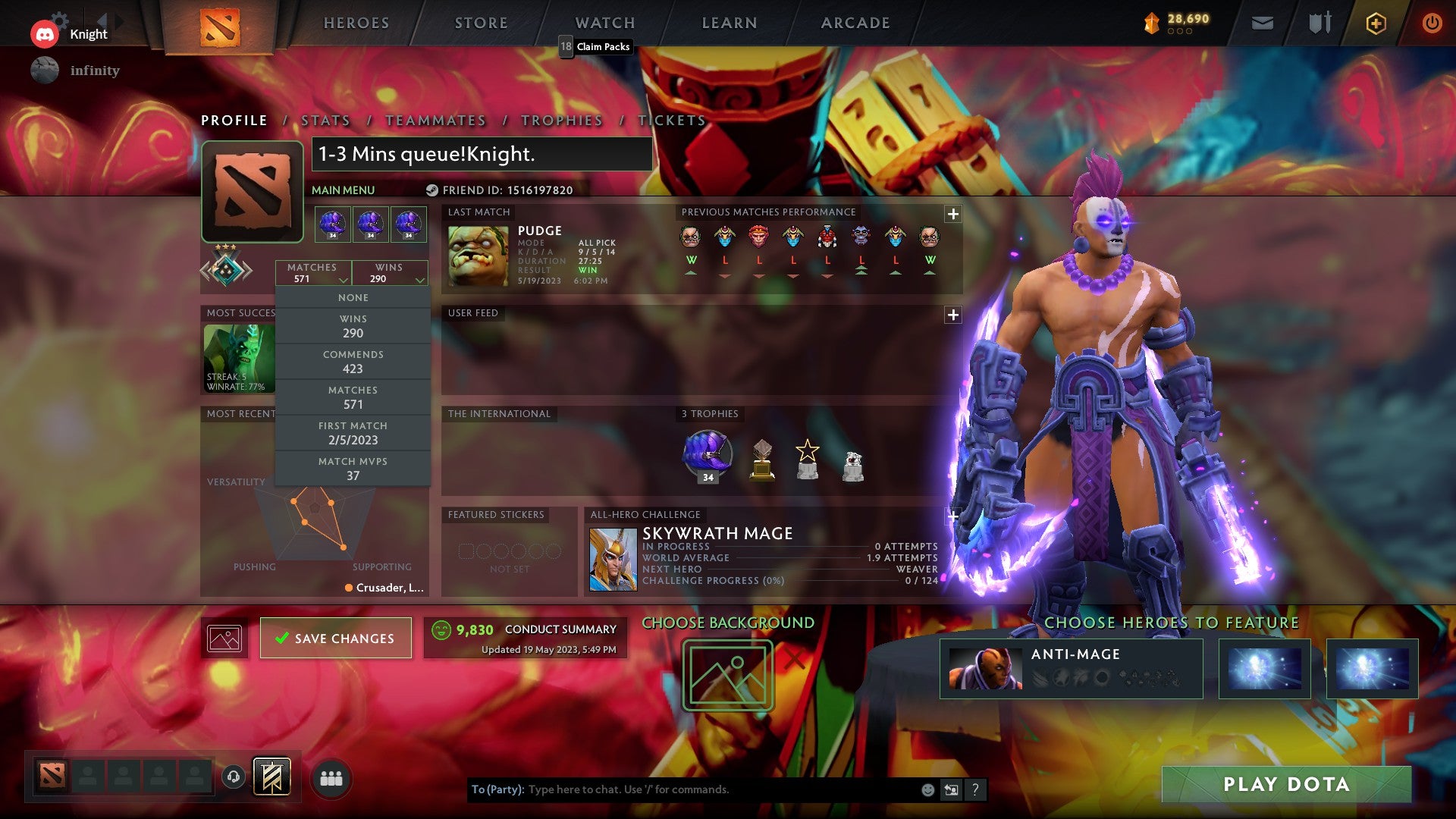Viewport: 1456px width, 819px height.
Task: Expand the Previous Matches Performance panel
Action: coord(952,213)
